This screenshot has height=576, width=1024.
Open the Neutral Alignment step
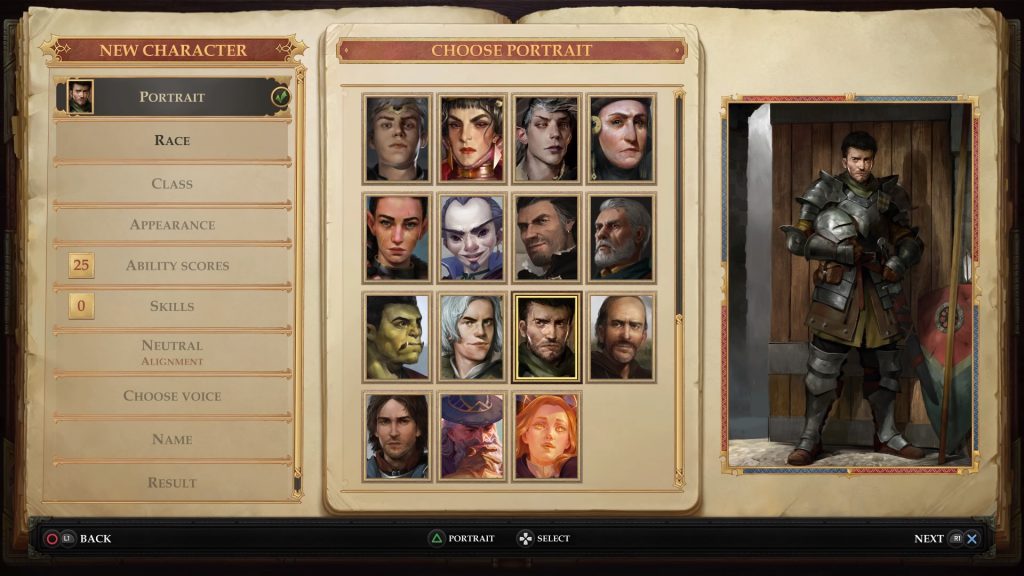(172, 351)
